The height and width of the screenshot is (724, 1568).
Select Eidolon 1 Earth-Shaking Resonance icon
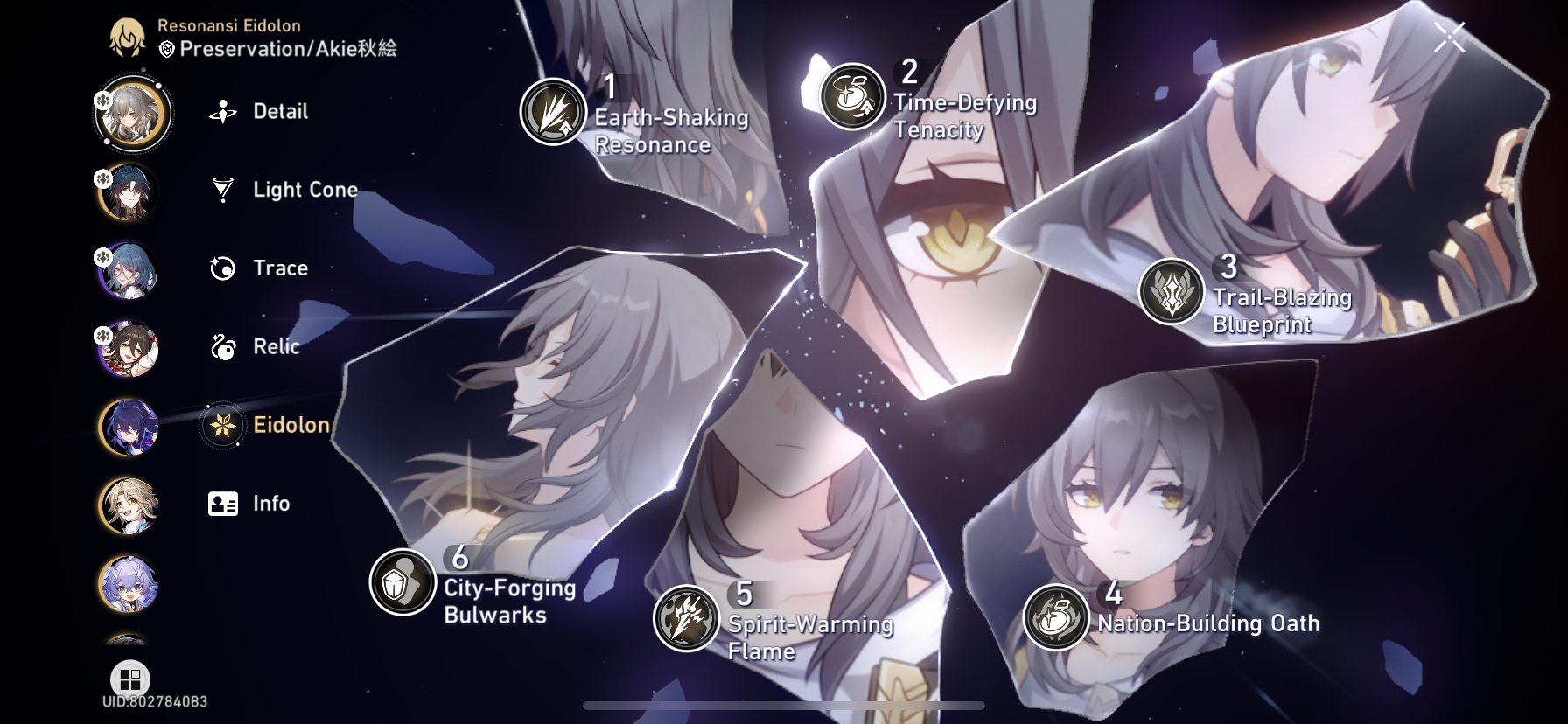click(552, 111)
